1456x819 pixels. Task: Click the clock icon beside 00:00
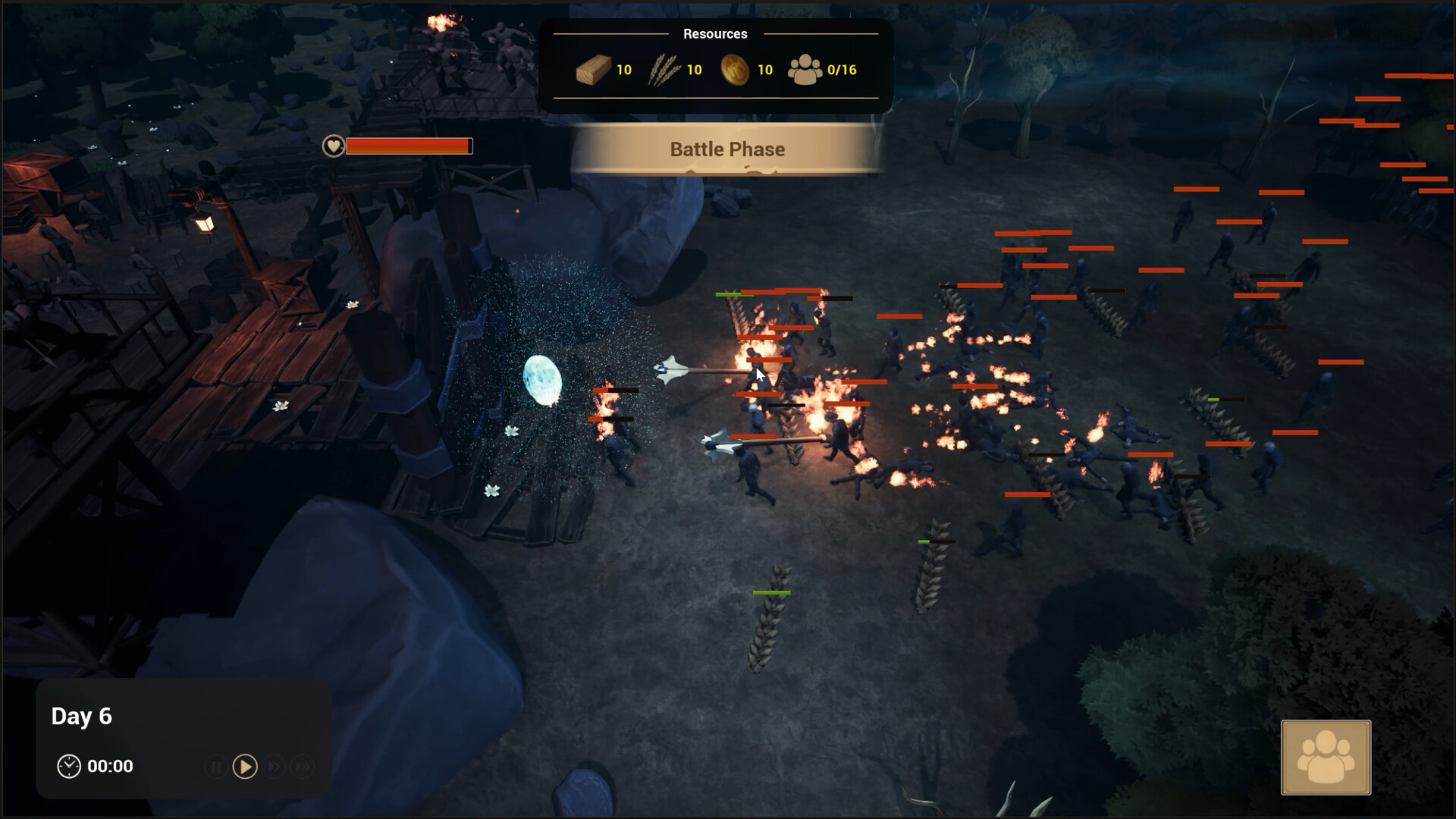(x=70, y=765)
